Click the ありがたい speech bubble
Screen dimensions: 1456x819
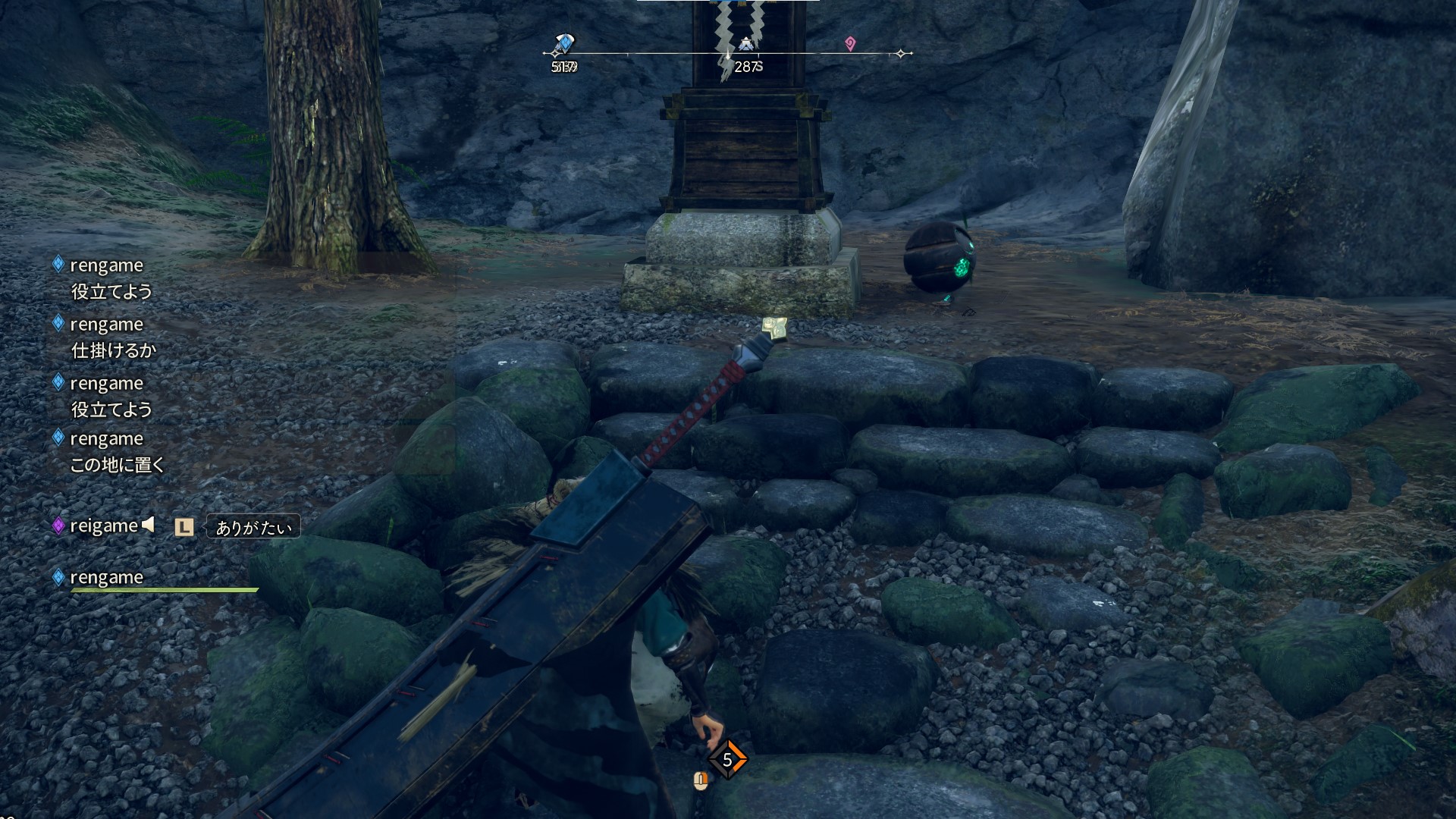[253, 527]
